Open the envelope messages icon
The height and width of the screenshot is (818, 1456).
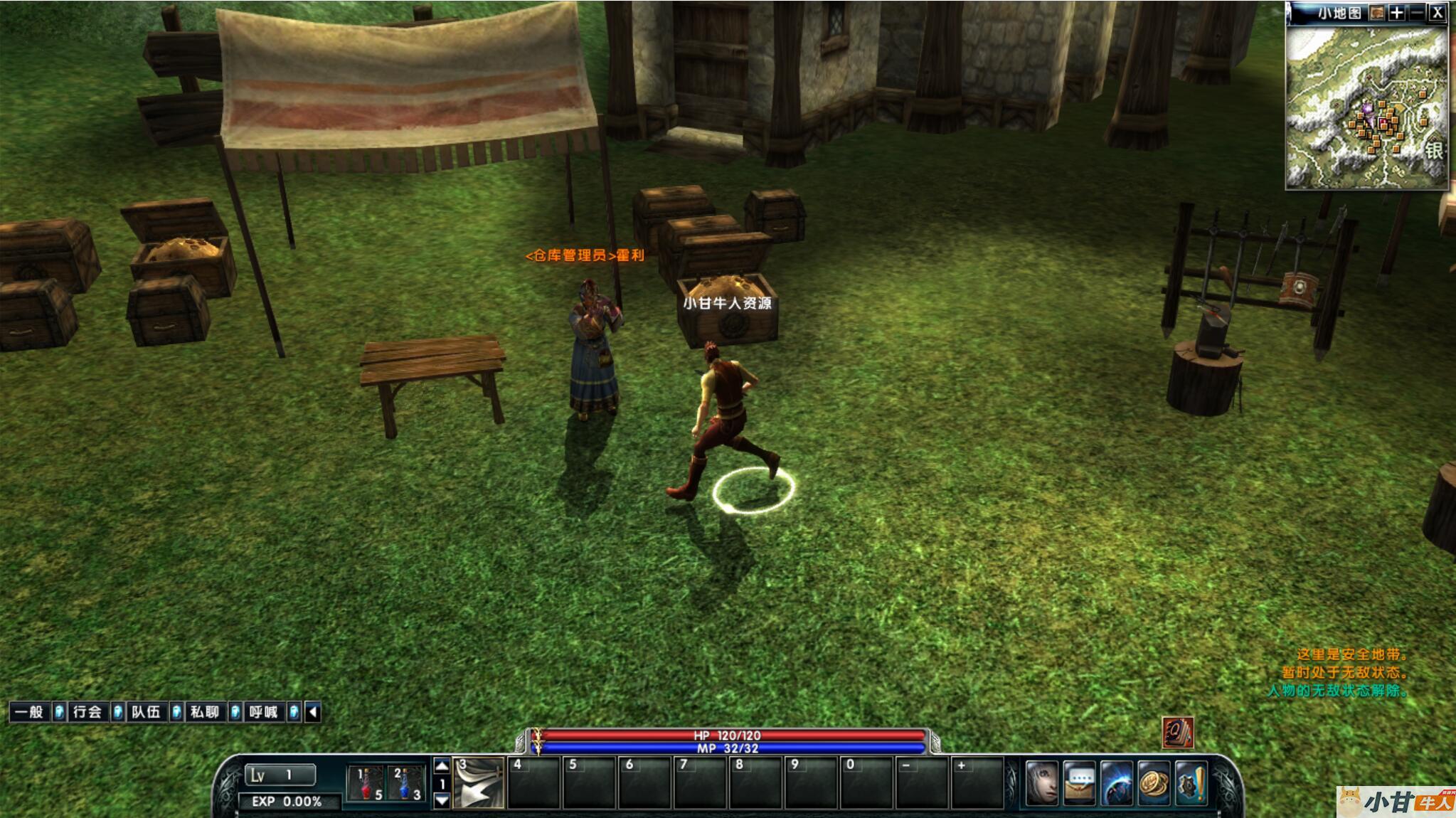pyautogui.click(x=1080, y=782)
